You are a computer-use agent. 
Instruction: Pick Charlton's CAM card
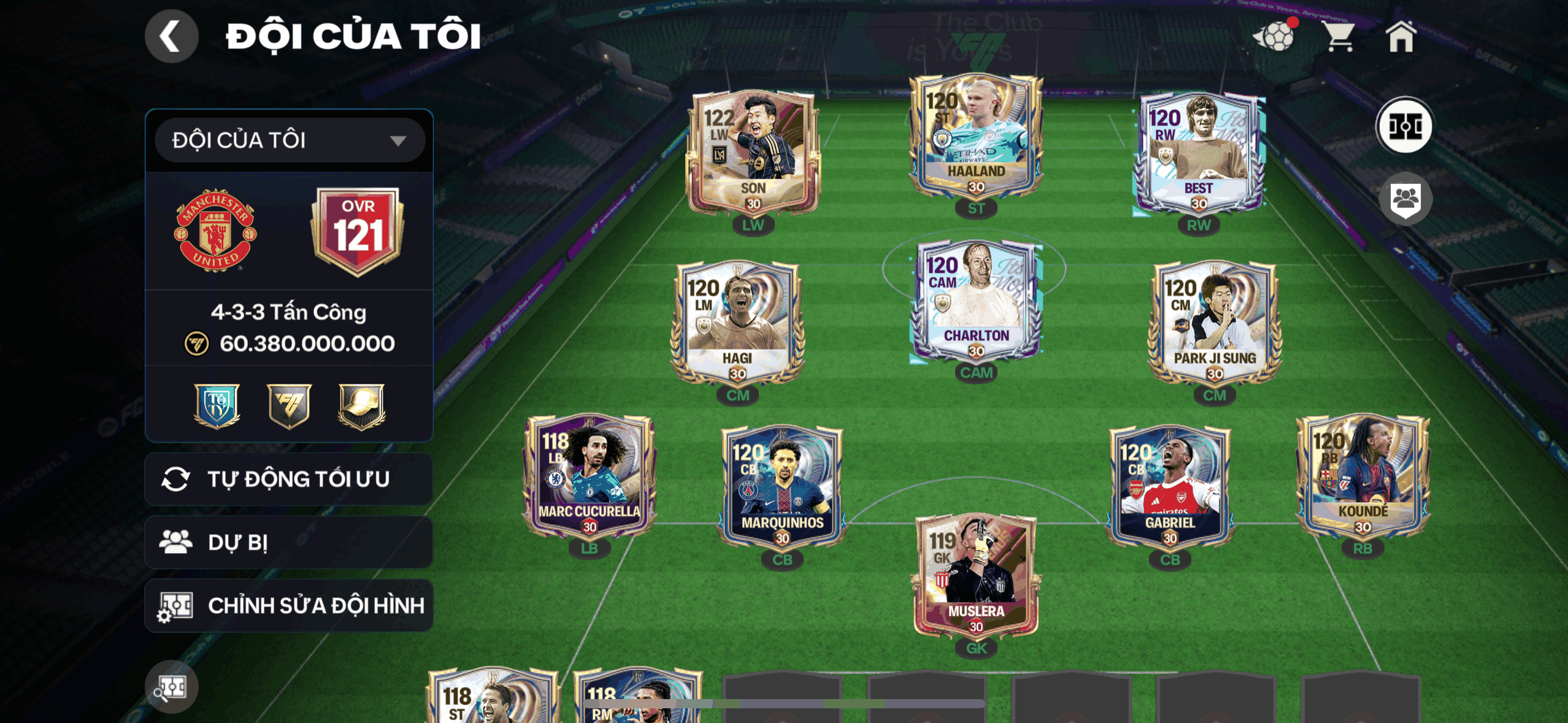pos(976,300)
